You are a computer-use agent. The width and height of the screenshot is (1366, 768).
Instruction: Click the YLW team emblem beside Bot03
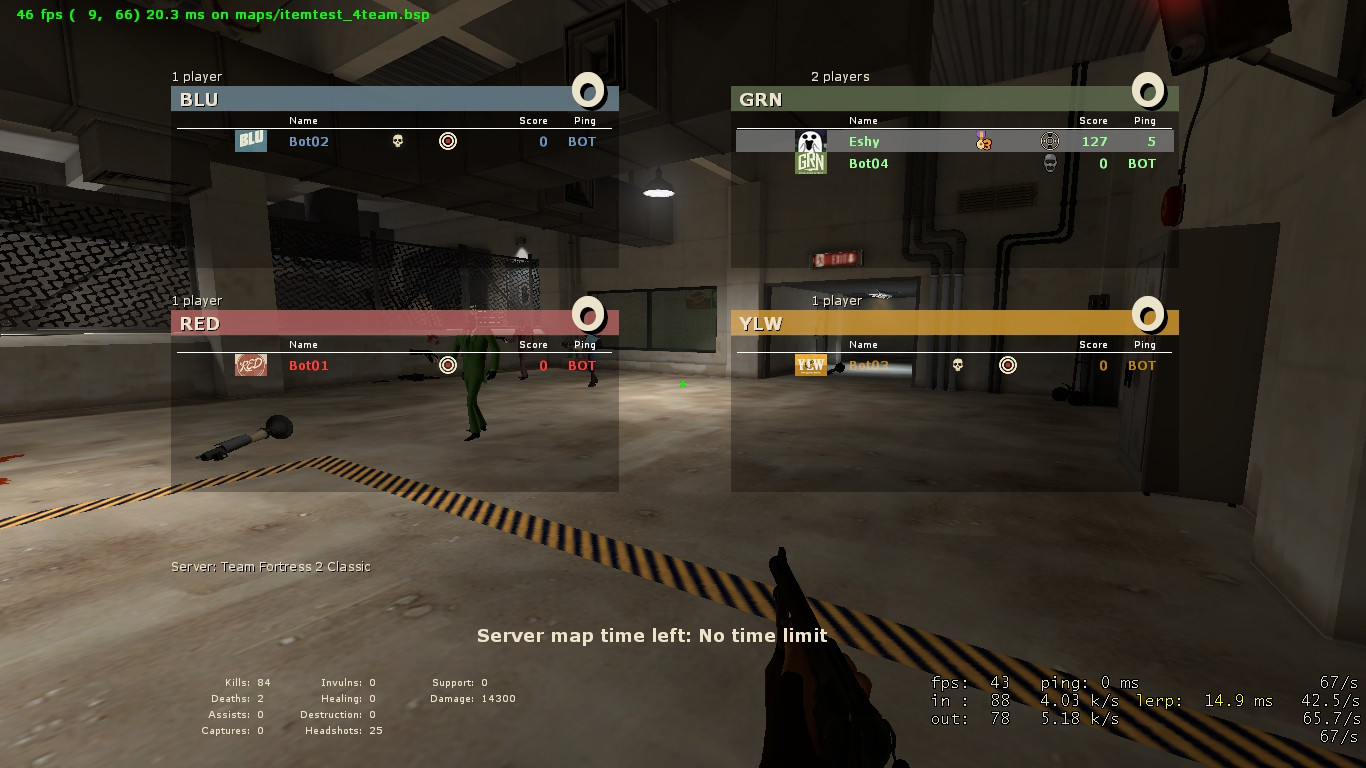(x=810, y=365)
